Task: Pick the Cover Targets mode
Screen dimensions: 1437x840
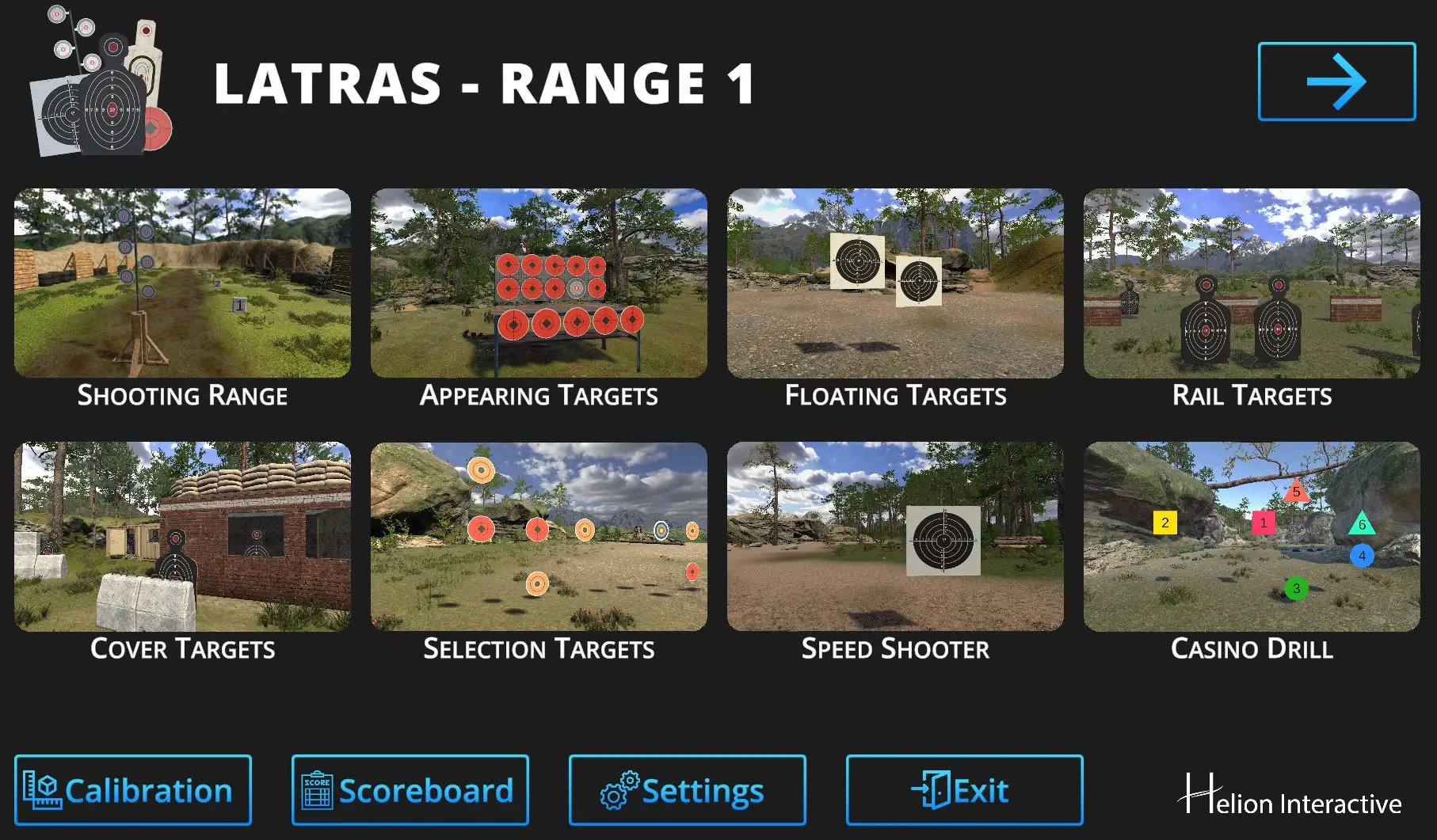Action: tap(182, 536)
